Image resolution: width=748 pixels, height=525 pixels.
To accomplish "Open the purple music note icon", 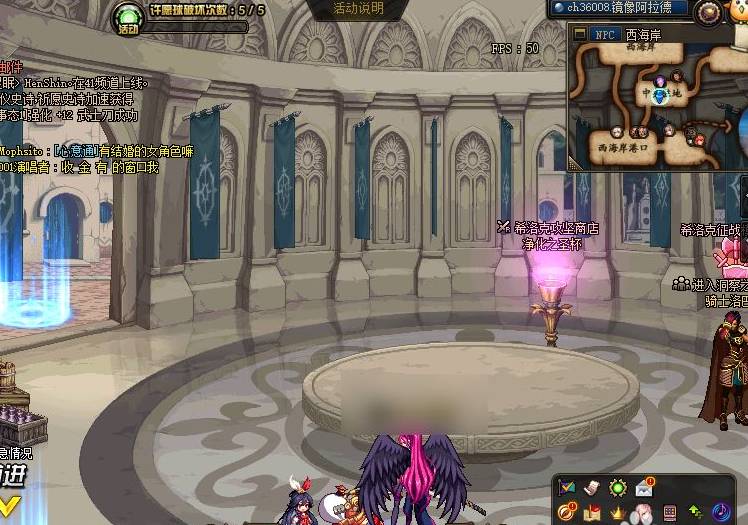I will 721,513.
